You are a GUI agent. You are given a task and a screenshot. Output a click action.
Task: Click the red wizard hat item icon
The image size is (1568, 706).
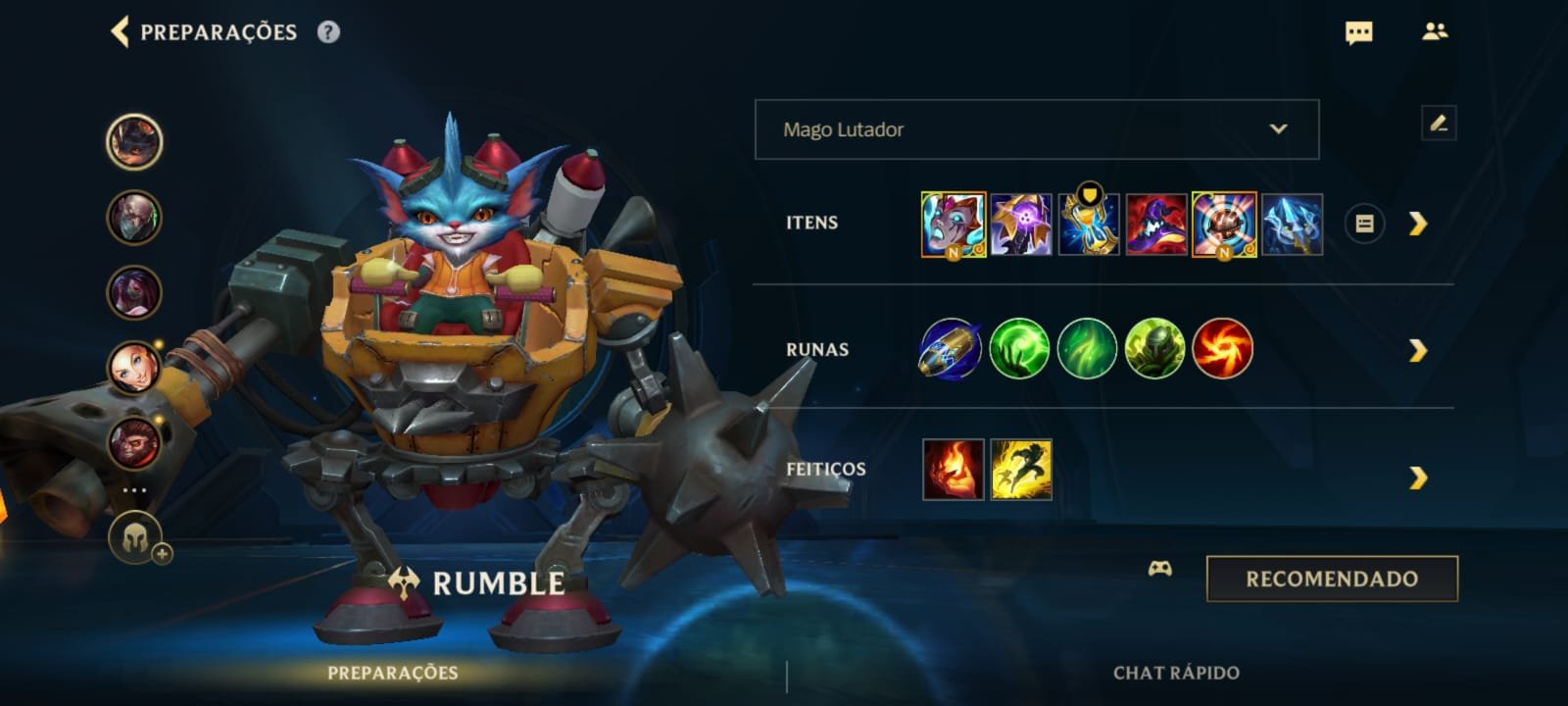tap(1156, 225)
